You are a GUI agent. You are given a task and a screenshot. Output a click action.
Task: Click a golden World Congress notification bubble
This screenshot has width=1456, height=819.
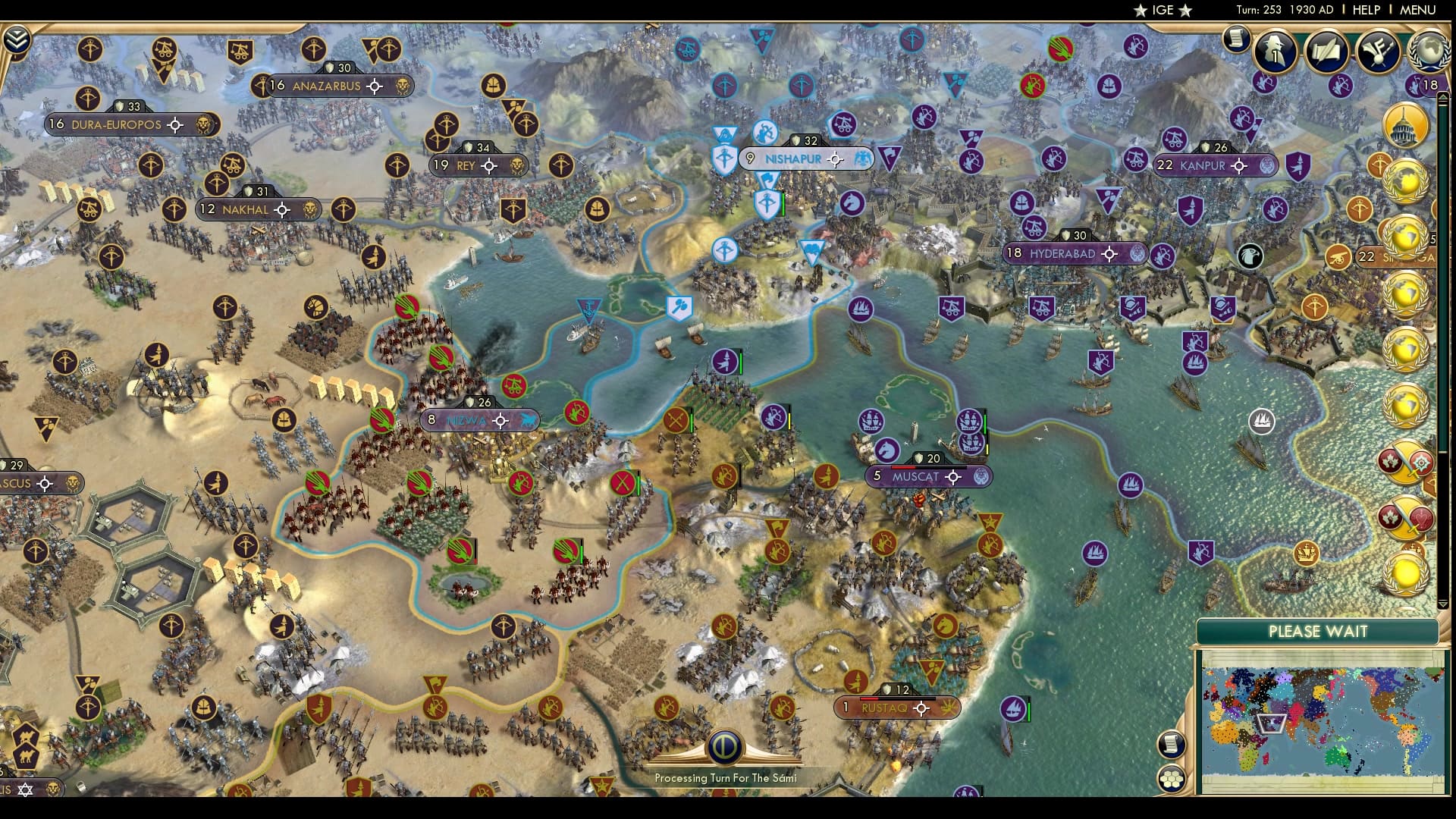point(1407,182)
